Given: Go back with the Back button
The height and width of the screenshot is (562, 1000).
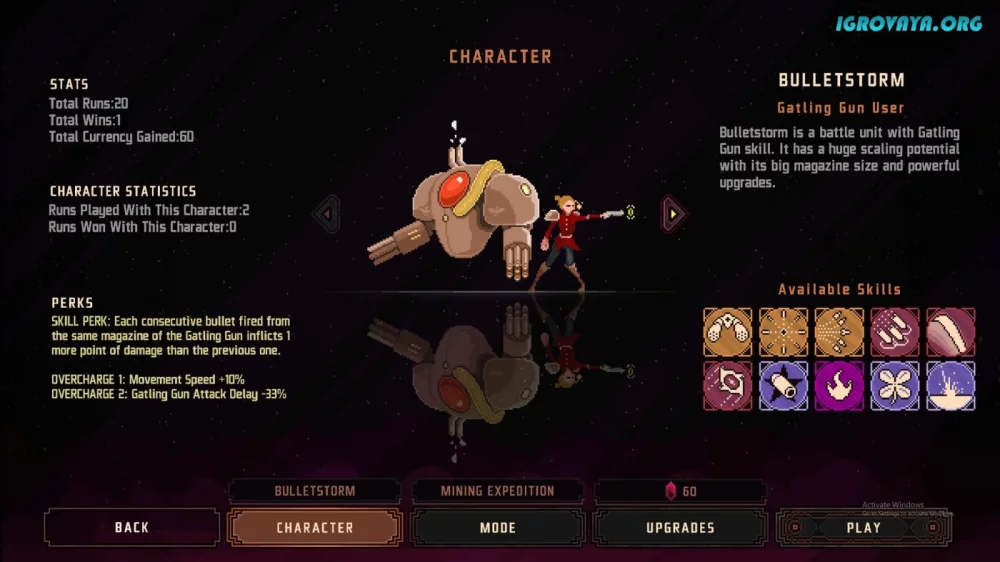Looking at the screenshot, I should (x=131, y=527).
